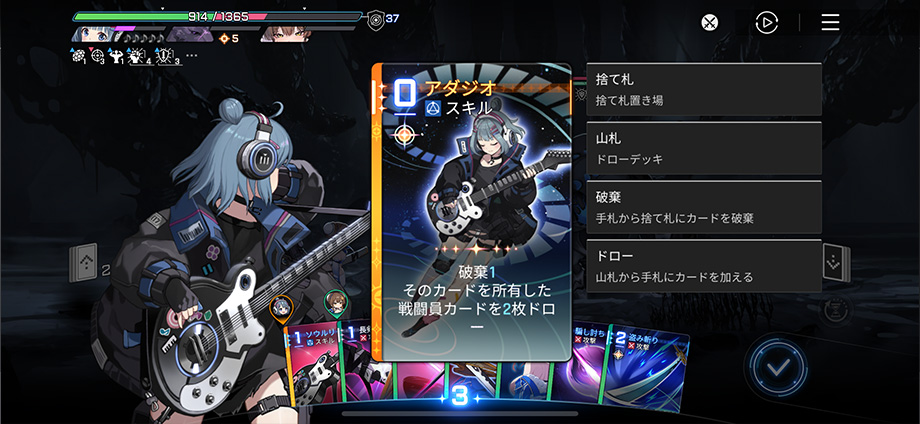This screenshot has height=424, width=920.
Task: Inspect the crosshair debuff status icon
Action: tap(97, 57)
